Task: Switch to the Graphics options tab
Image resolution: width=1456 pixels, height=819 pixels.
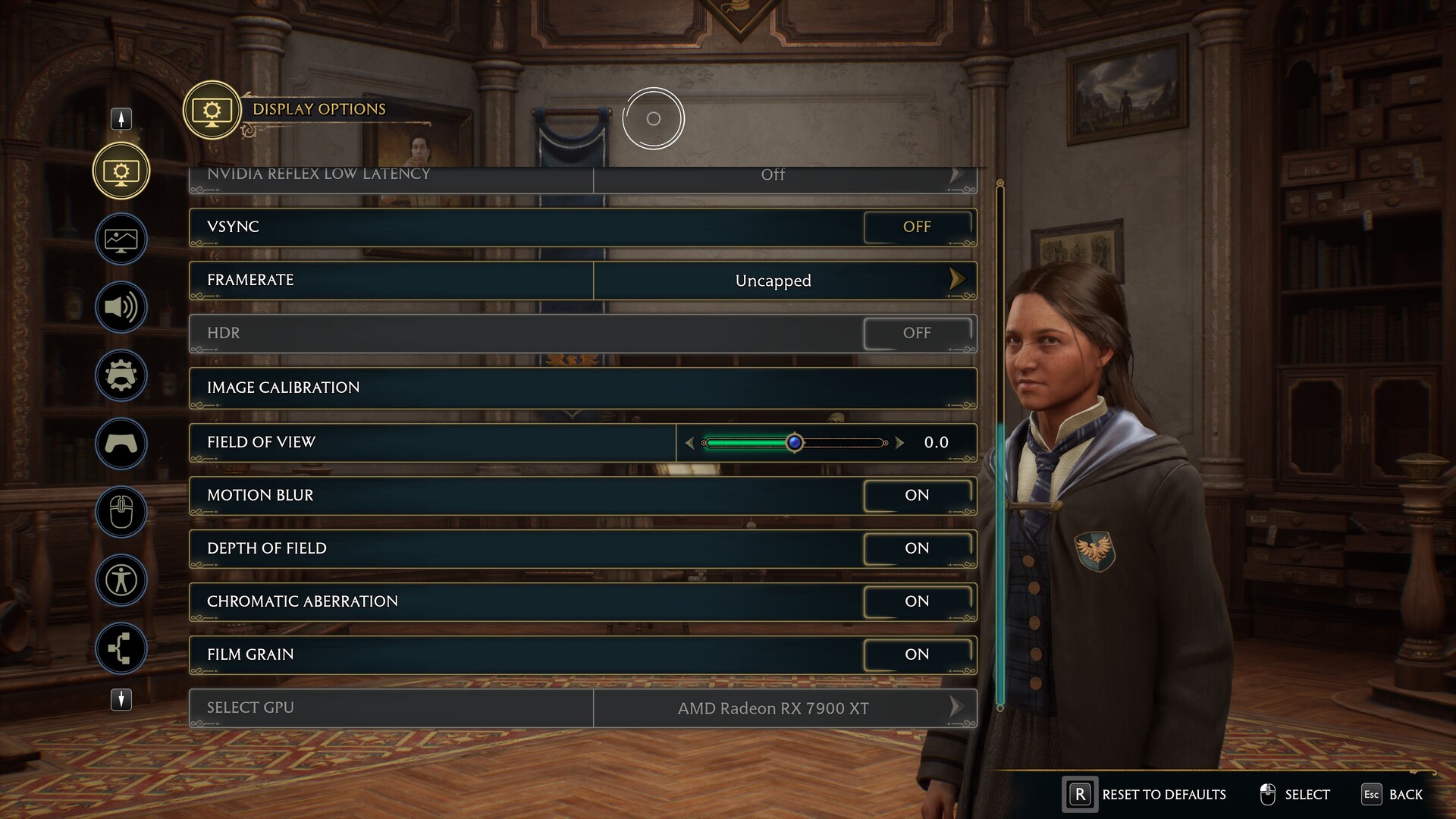Action: coord(121,240)
